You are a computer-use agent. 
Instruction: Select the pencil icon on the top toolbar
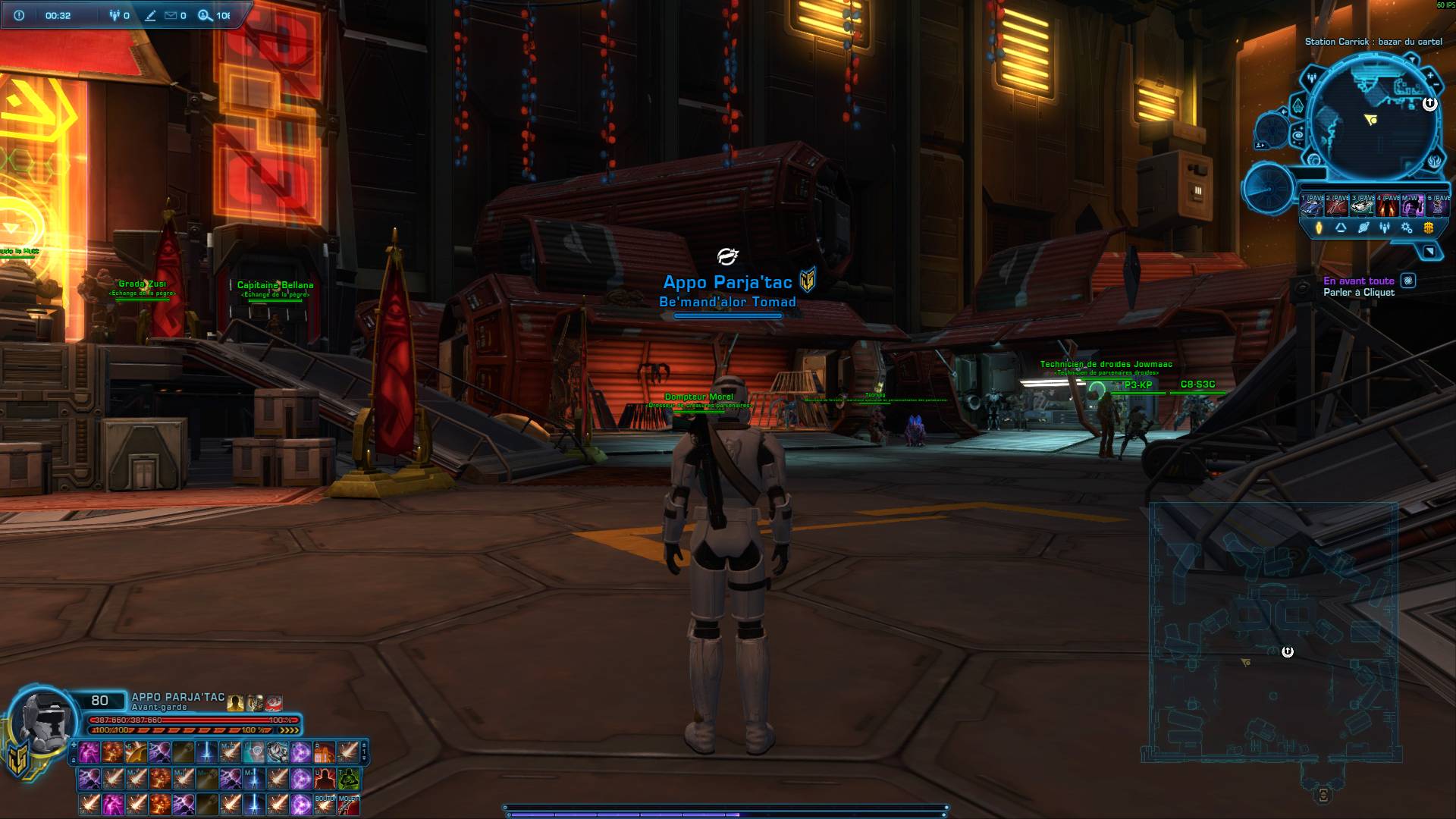click(x=150, y=14)
